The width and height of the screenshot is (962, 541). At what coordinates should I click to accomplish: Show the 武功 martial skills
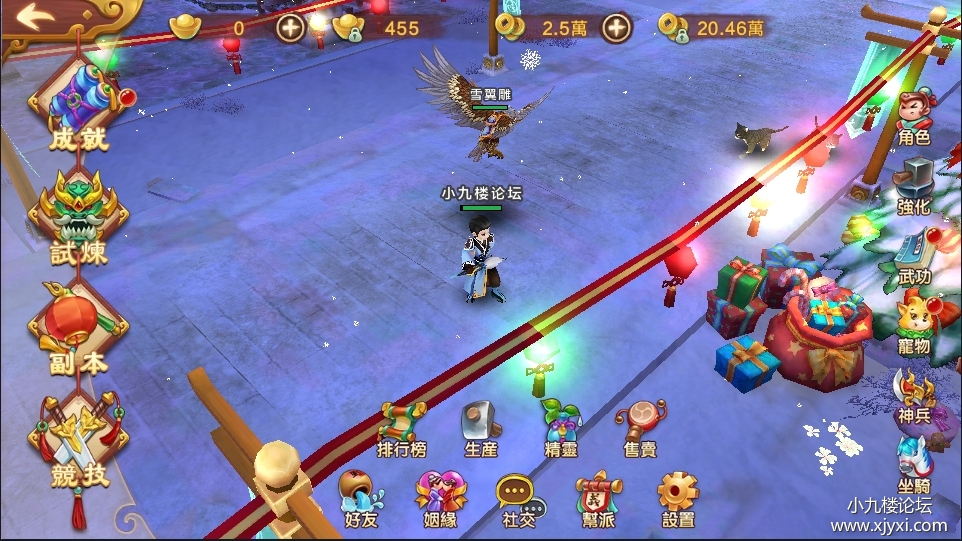tap(914, 256)
